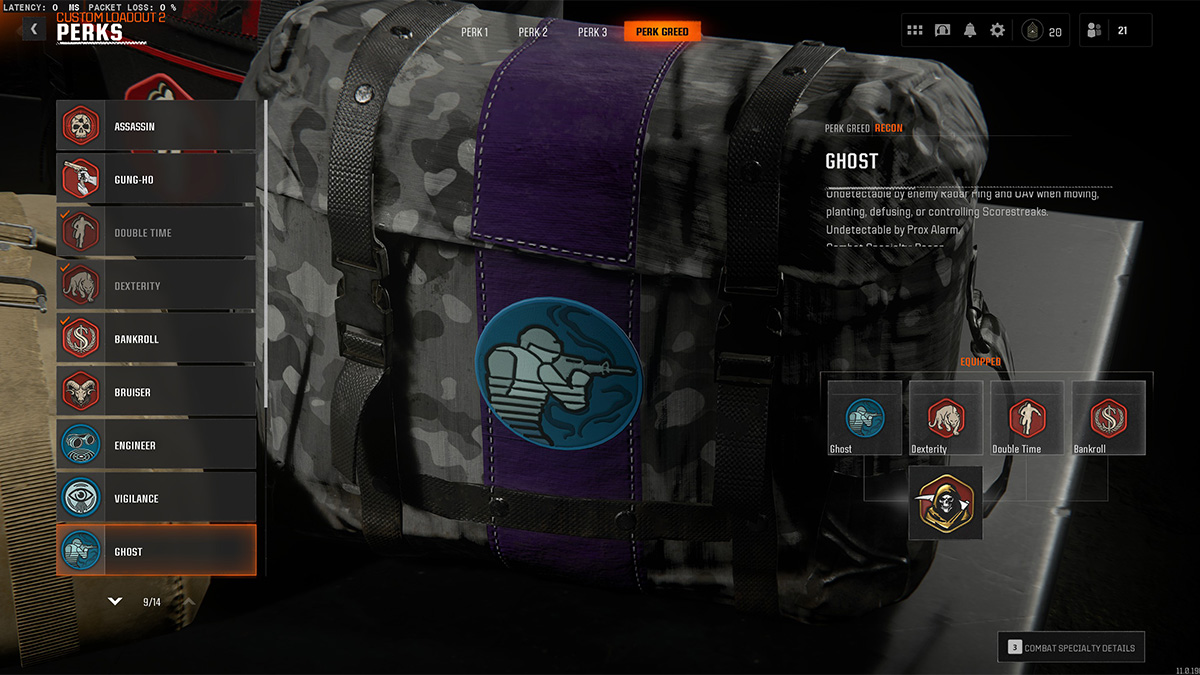
Task: Choose the Engineer perk
Action: (156, 445)
